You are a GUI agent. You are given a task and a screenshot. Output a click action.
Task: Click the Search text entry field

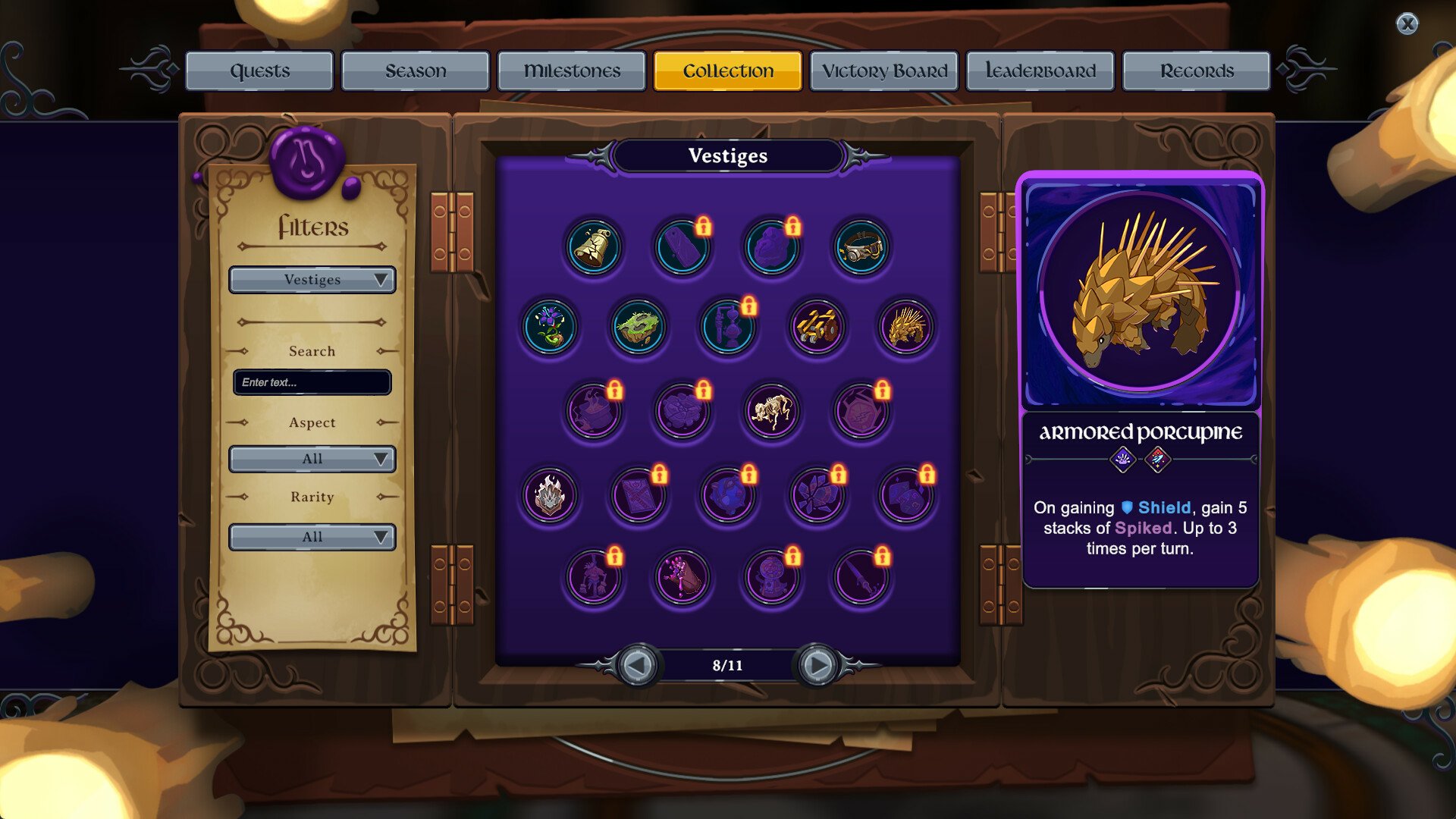(x=312, y=382)
